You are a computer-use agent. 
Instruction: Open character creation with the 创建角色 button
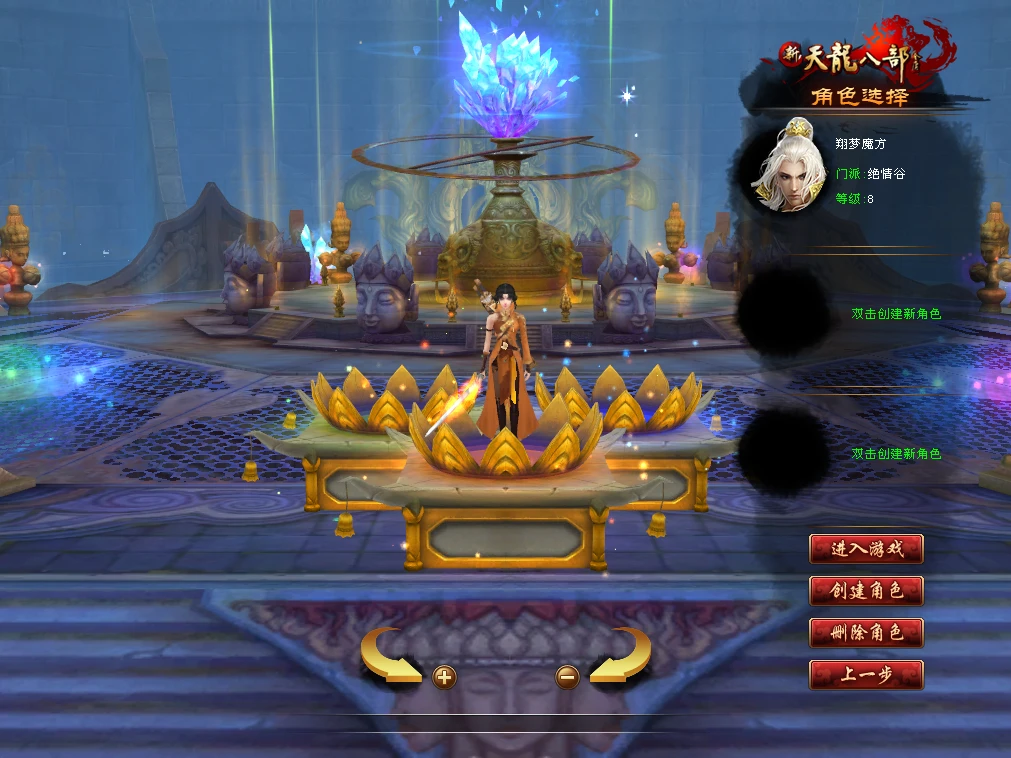(x=866, y=591)
